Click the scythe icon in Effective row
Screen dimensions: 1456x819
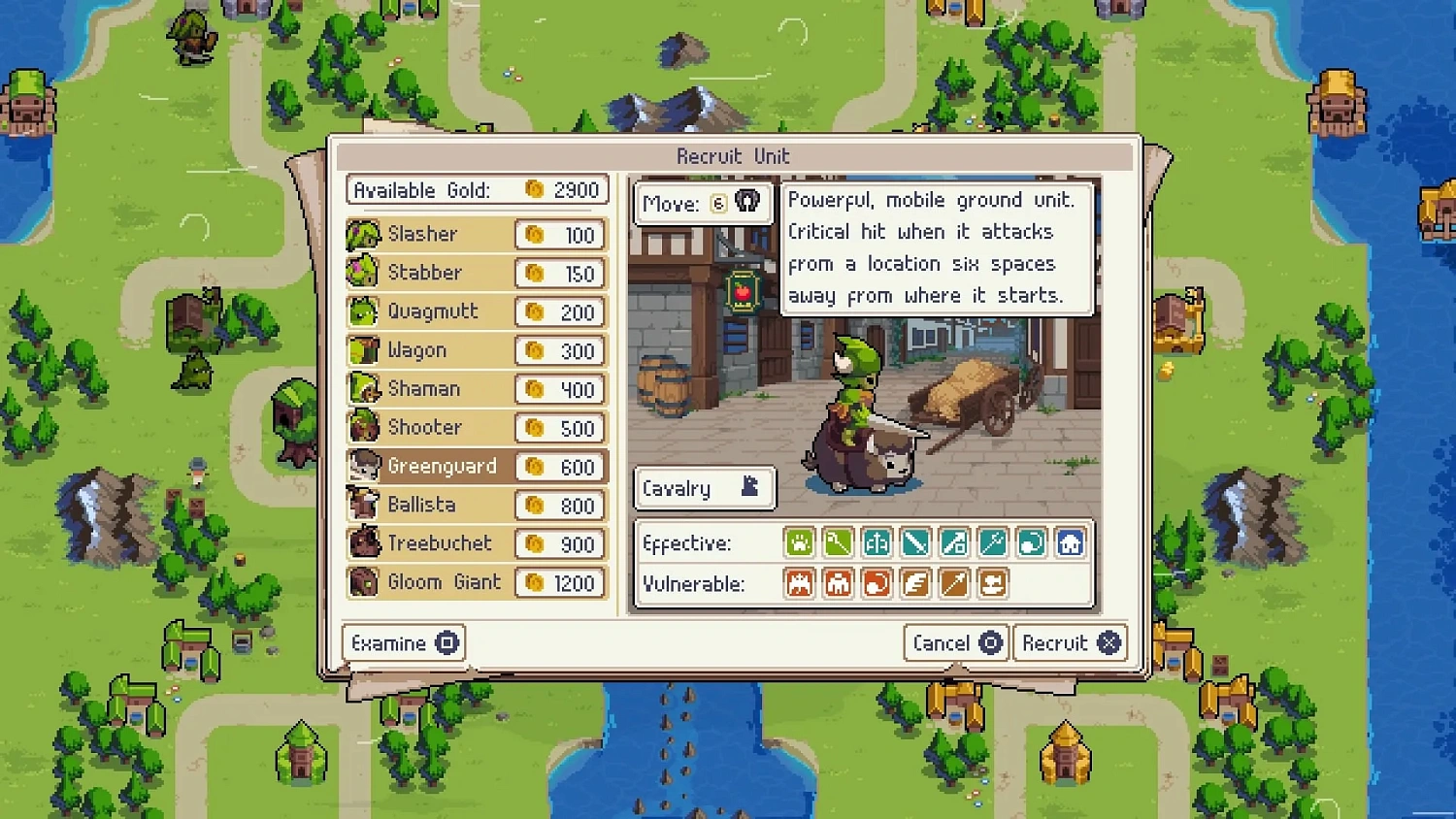coord(838,542)
